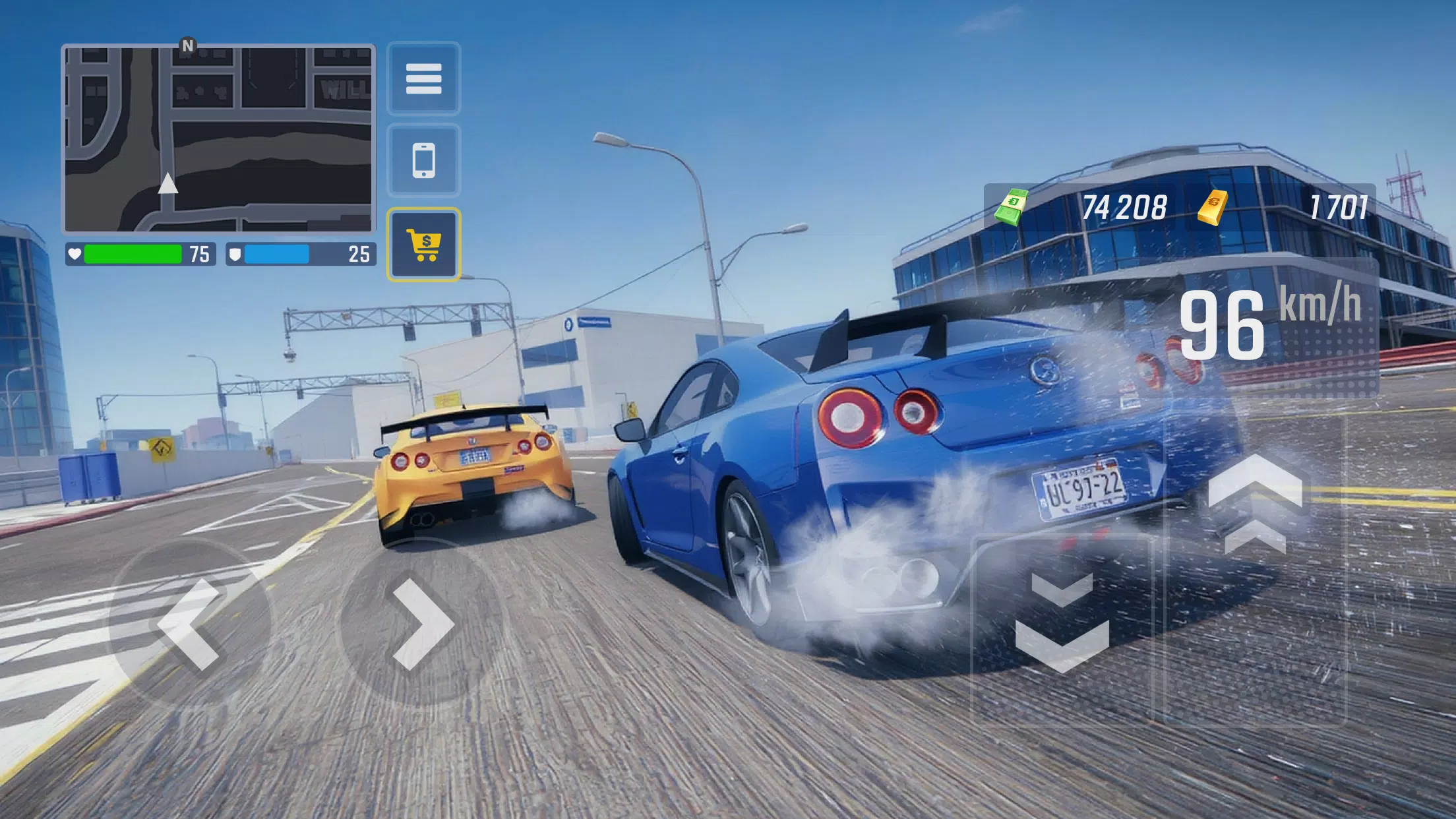Tap the player arrow on the minimap
Image resolution: width=1456 pixels, height=819 pixels.
click(x=170, y=187)
